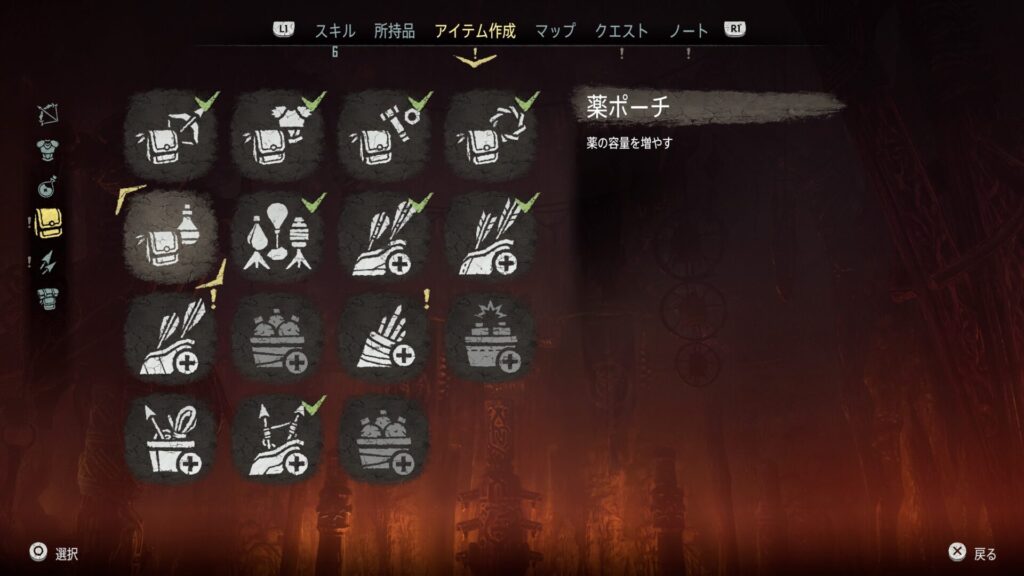Open the クエスト tab
The height and width of the screenshot is (576, 1024).
point(621,31)
